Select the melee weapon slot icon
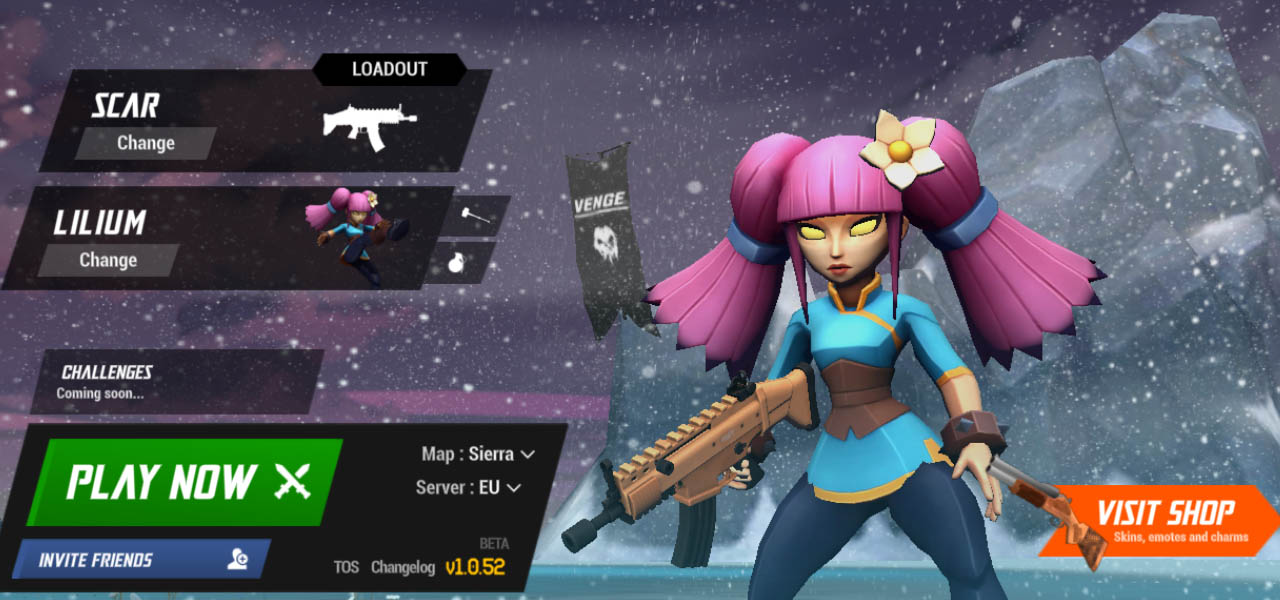This screenshot has width=1280, height=600. click(x=474, y=214)
